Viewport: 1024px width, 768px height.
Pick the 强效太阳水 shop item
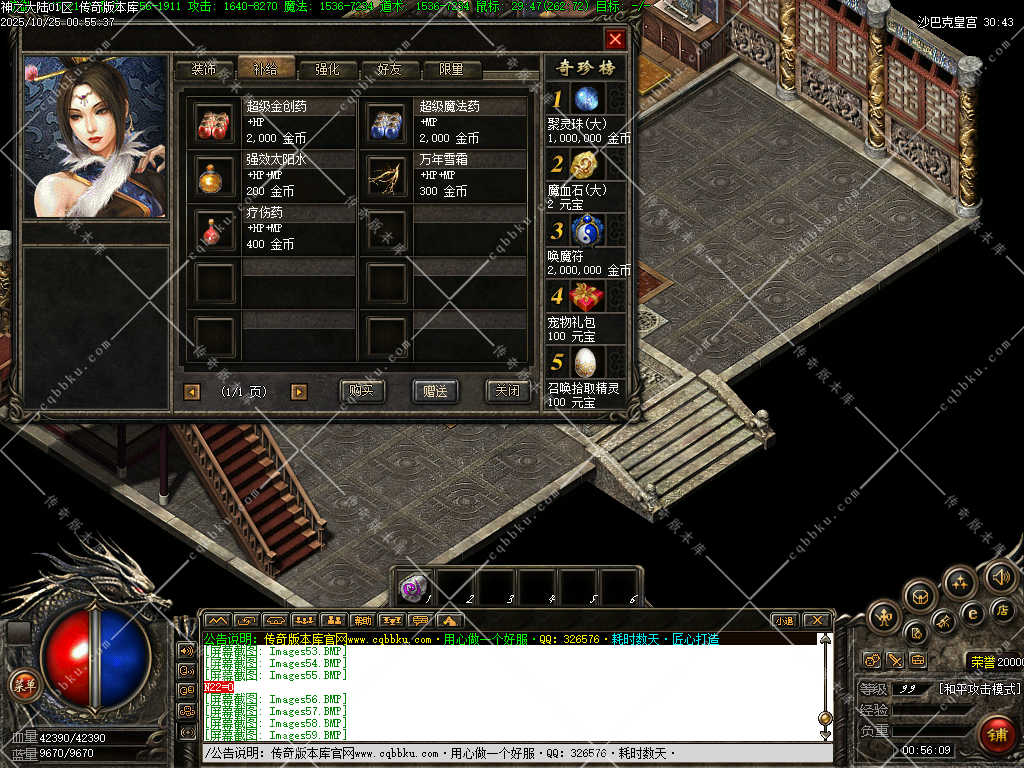click(x=214, y=176)
